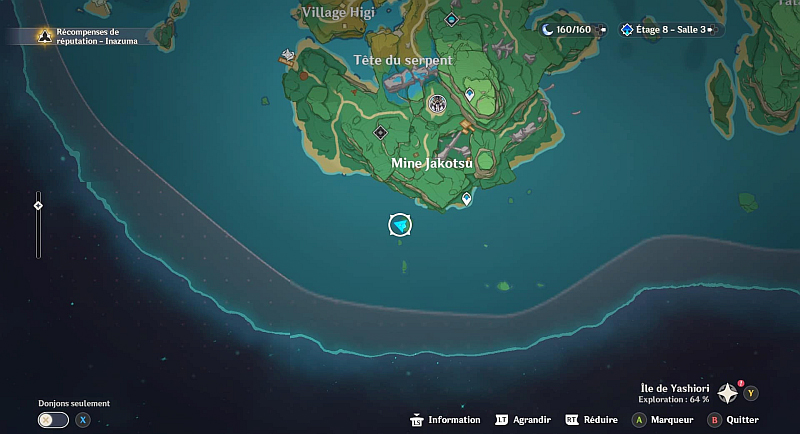This screenshot has width=800, height=434.
Task: Open the resin 160/160 refill panel
Action: (574, 30)
